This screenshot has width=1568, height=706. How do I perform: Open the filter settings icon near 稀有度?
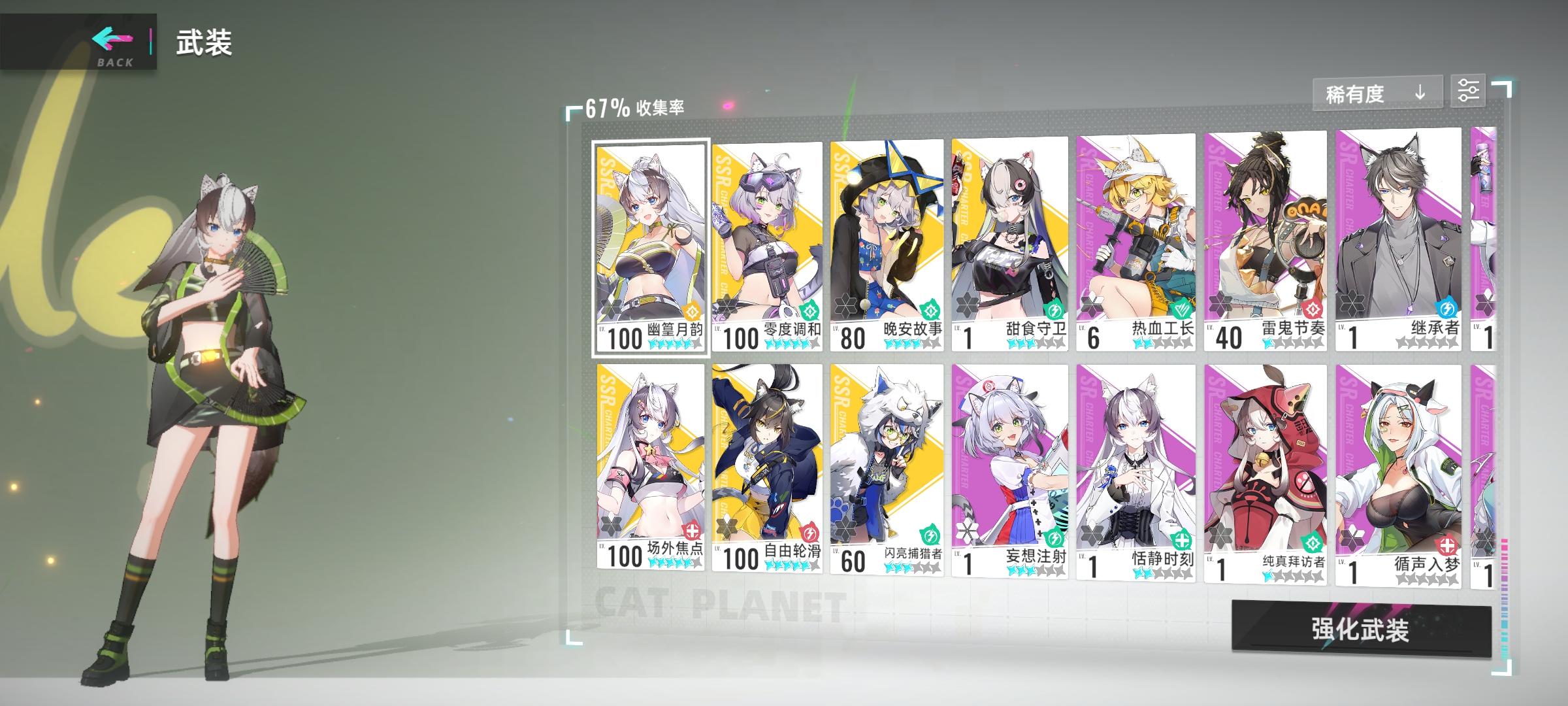tap(1468, 92)
